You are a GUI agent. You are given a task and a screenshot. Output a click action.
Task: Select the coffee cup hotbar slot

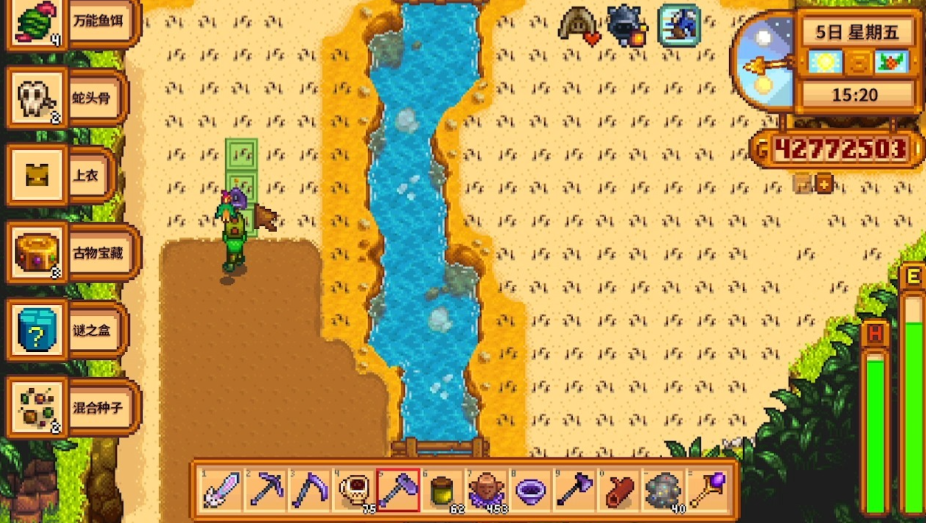pos(353,490)
